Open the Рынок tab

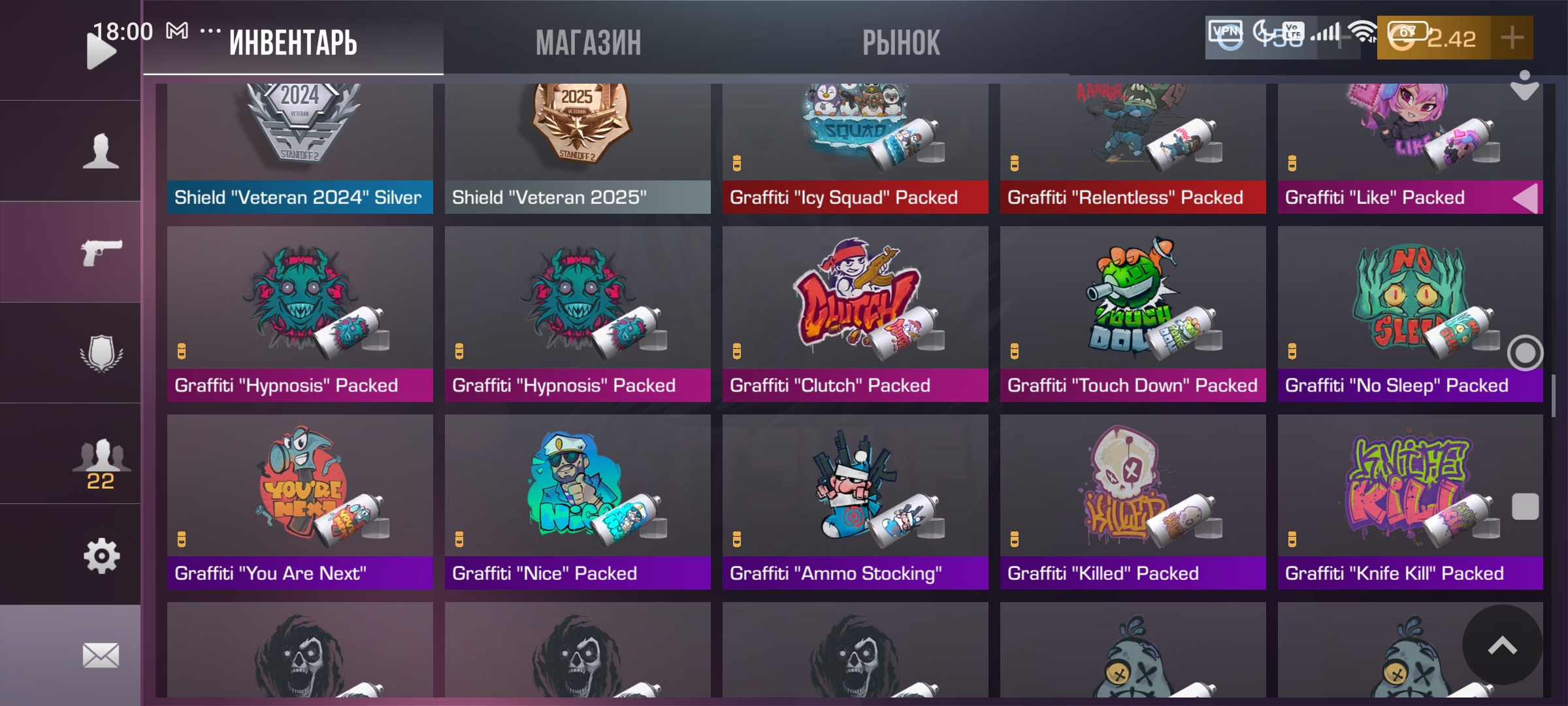coord(901,43)
